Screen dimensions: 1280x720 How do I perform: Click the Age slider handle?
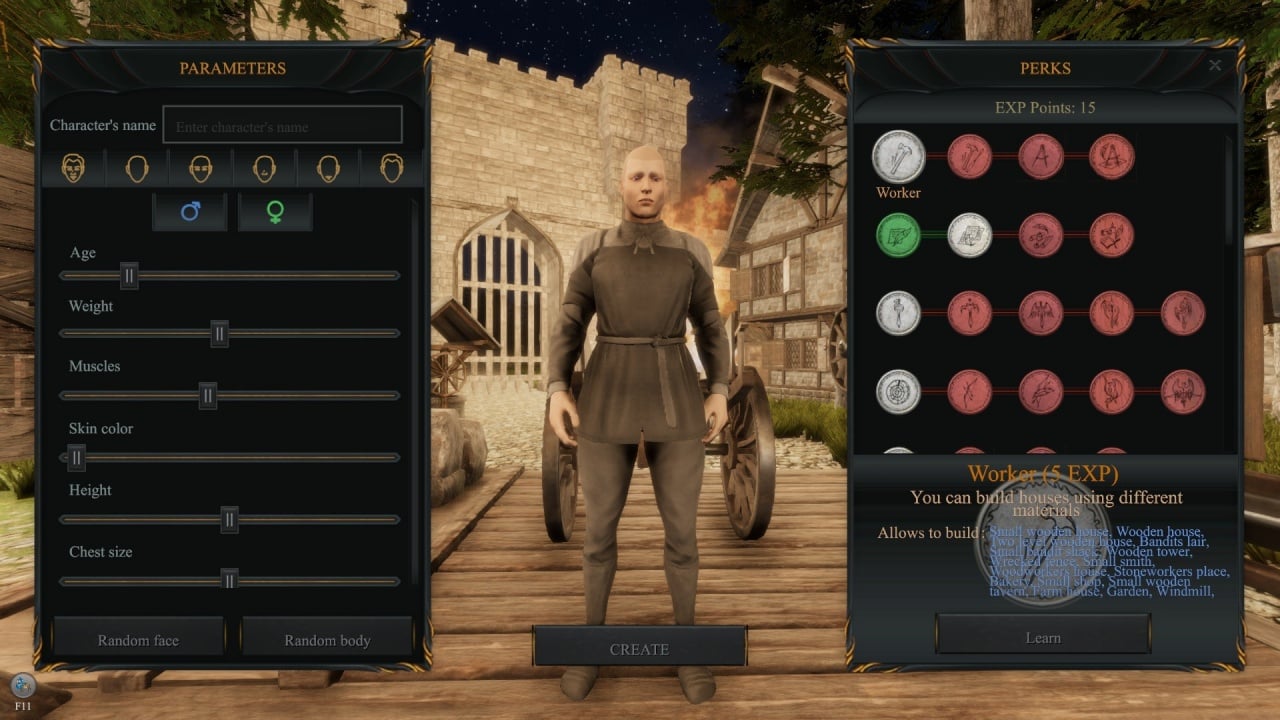[x=129, y=275]
